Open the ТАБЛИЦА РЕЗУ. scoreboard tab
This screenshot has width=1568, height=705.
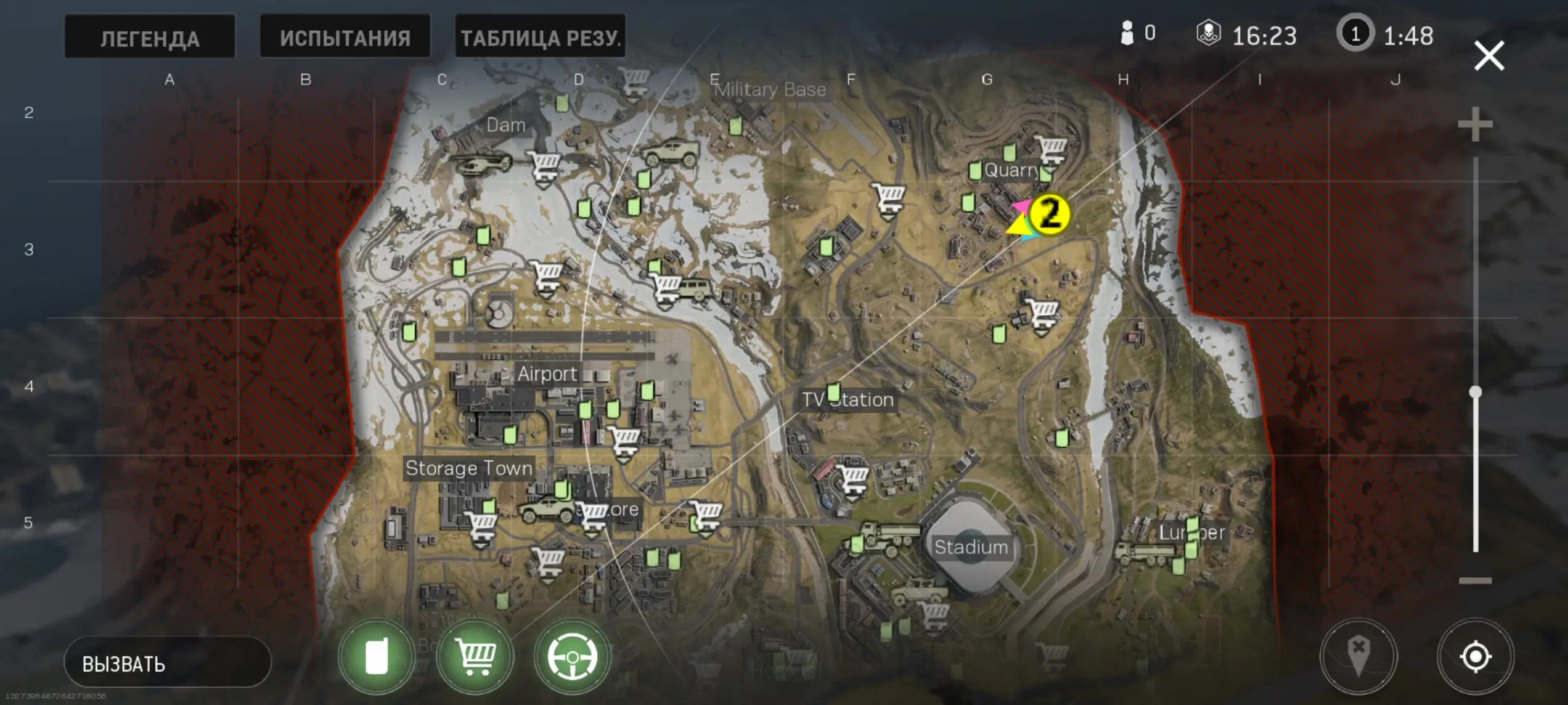tap(541, 37)
